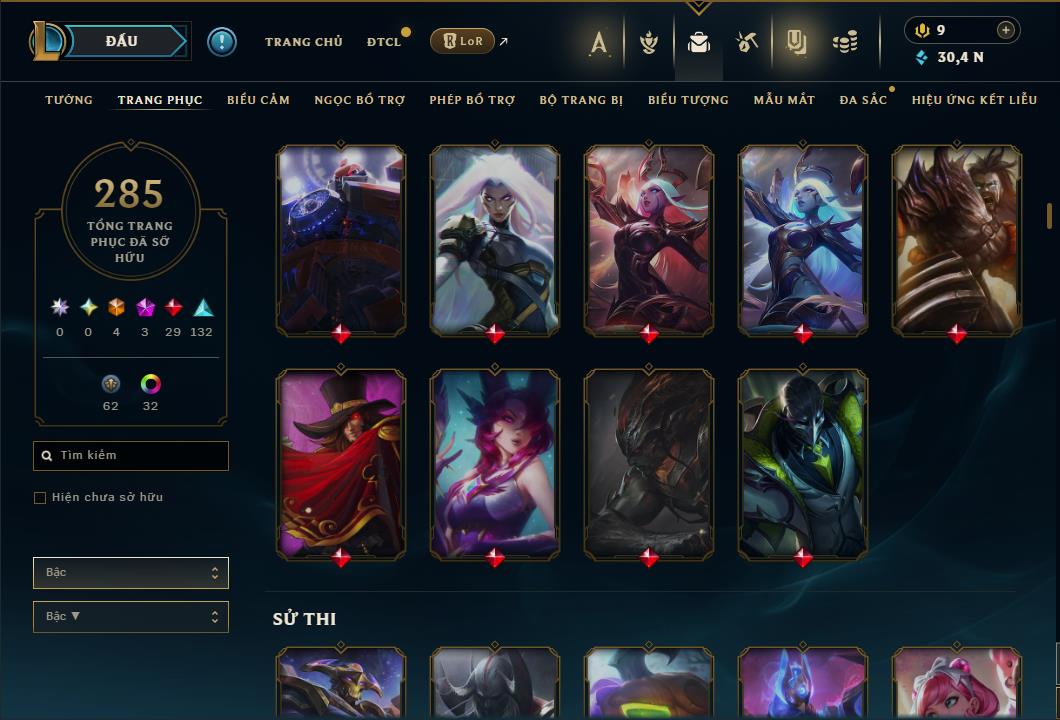Image resolution: width=1060 pixels, height=720 pixels.
Task: Click the blue exclamation mark icon
Action: coord(222,42)
